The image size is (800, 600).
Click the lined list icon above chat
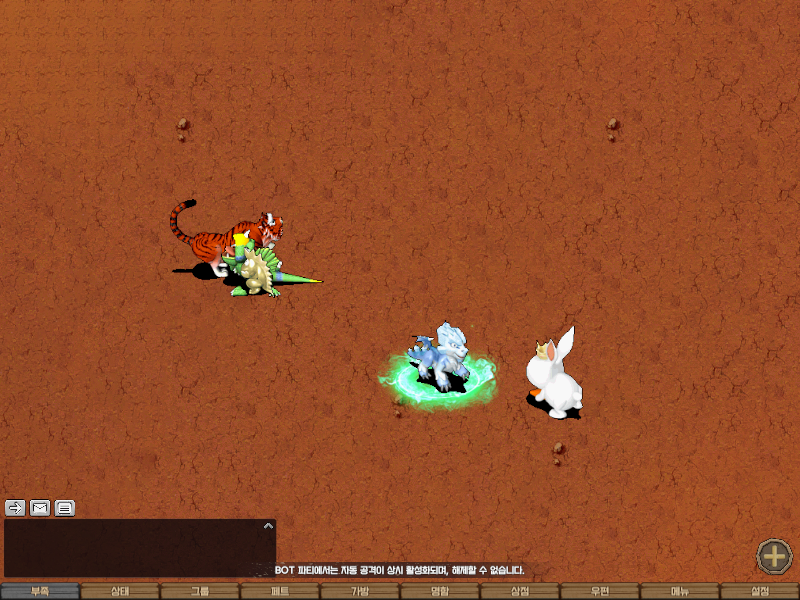pos(65,507)
